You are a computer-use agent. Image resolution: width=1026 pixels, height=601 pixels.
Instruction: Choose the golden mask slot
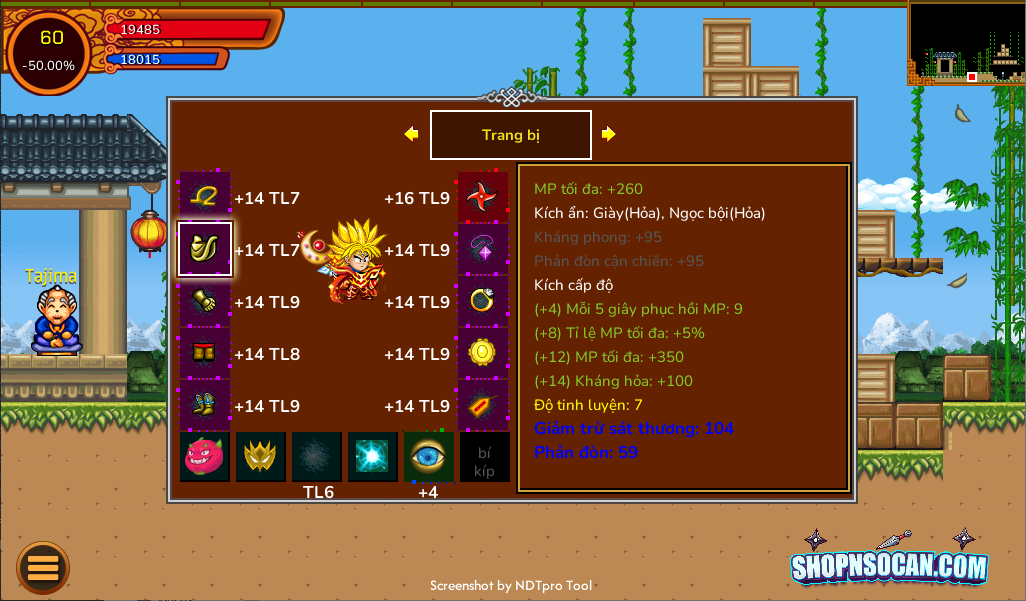pos(261,457)
